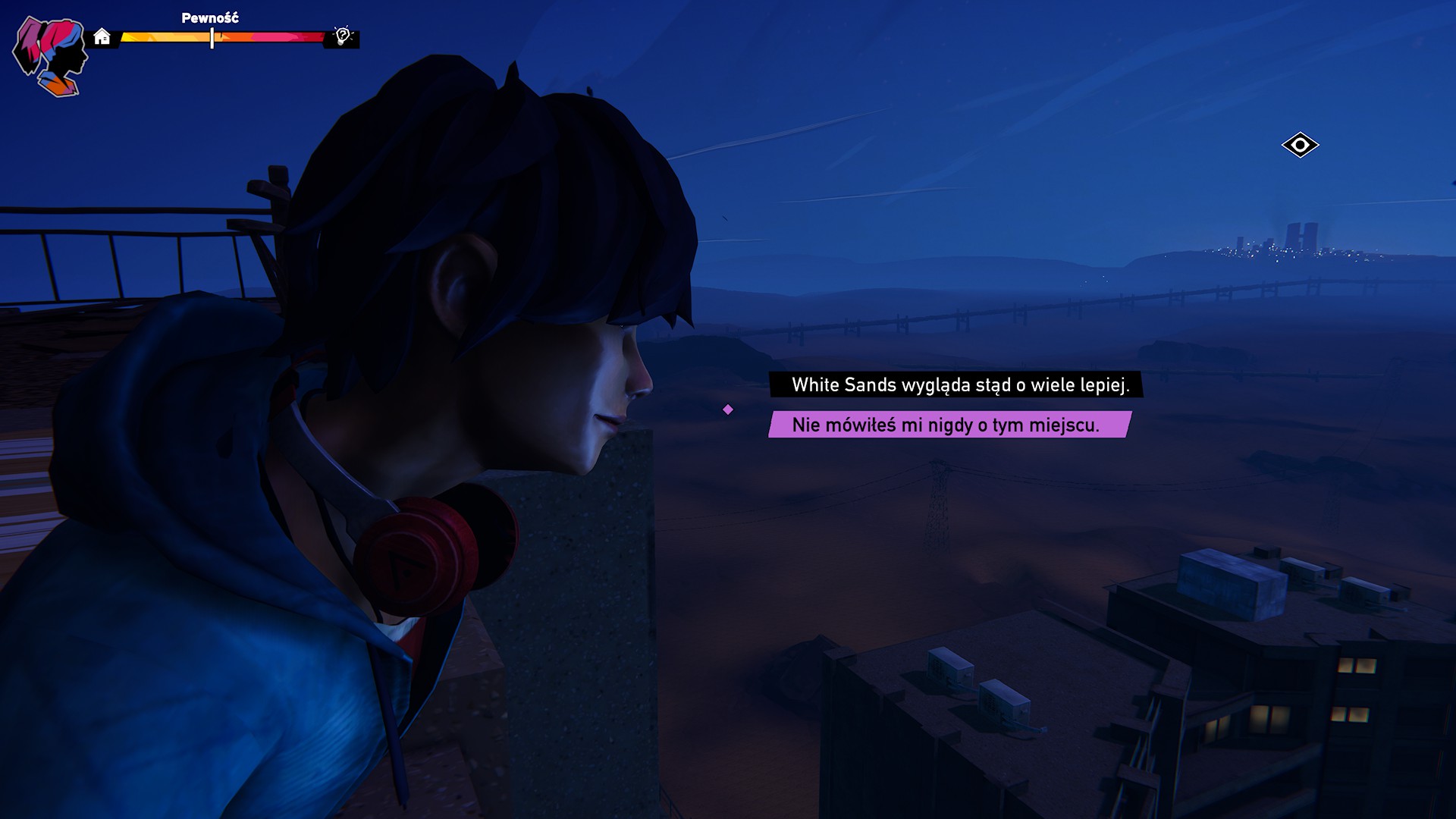Open the character silhouette portrait
1456x819 pixels.
point(51,58)
